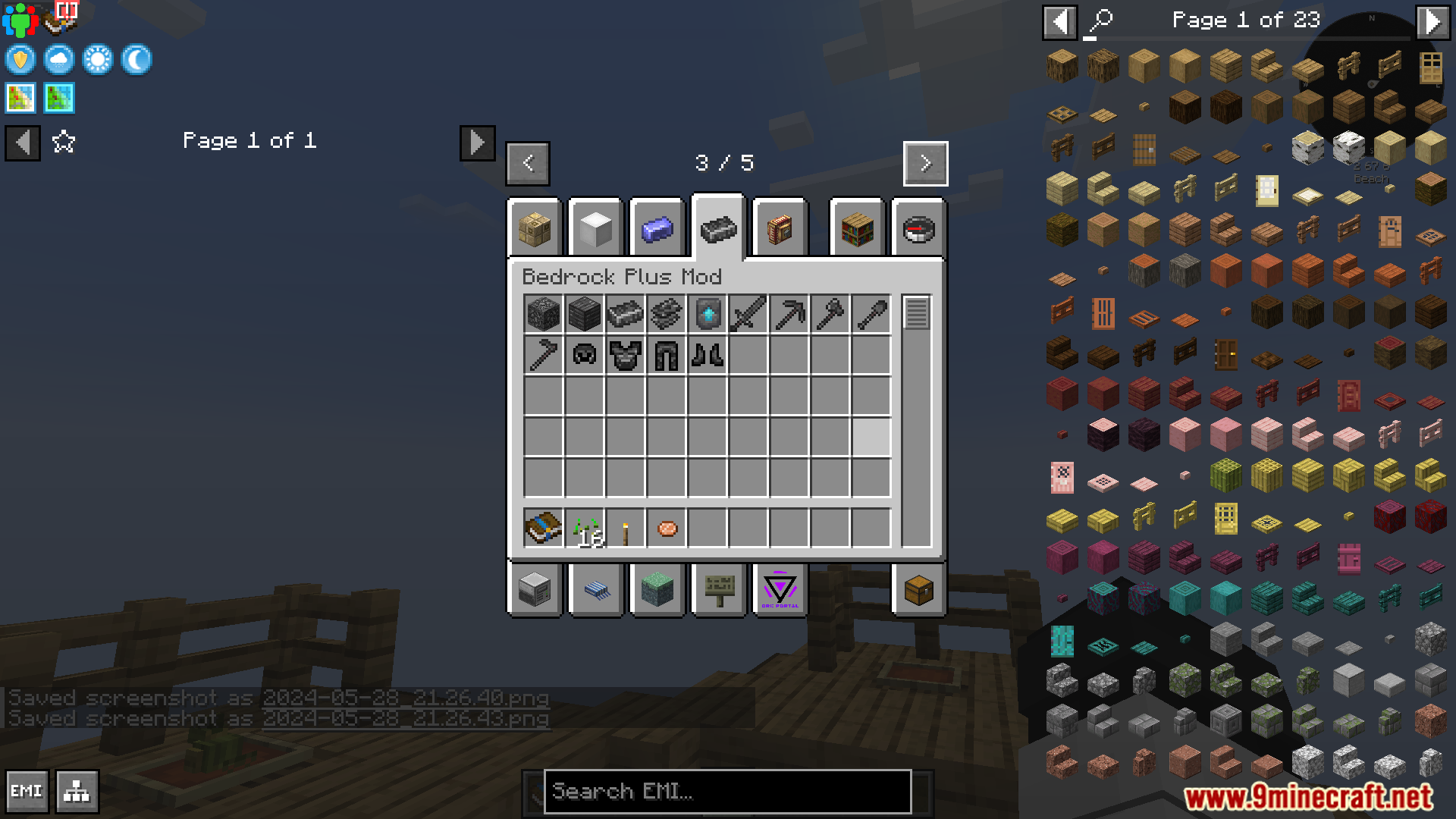1456x819 pixels.
Task: Click the Search EMI input field
Action: point(726,792)
